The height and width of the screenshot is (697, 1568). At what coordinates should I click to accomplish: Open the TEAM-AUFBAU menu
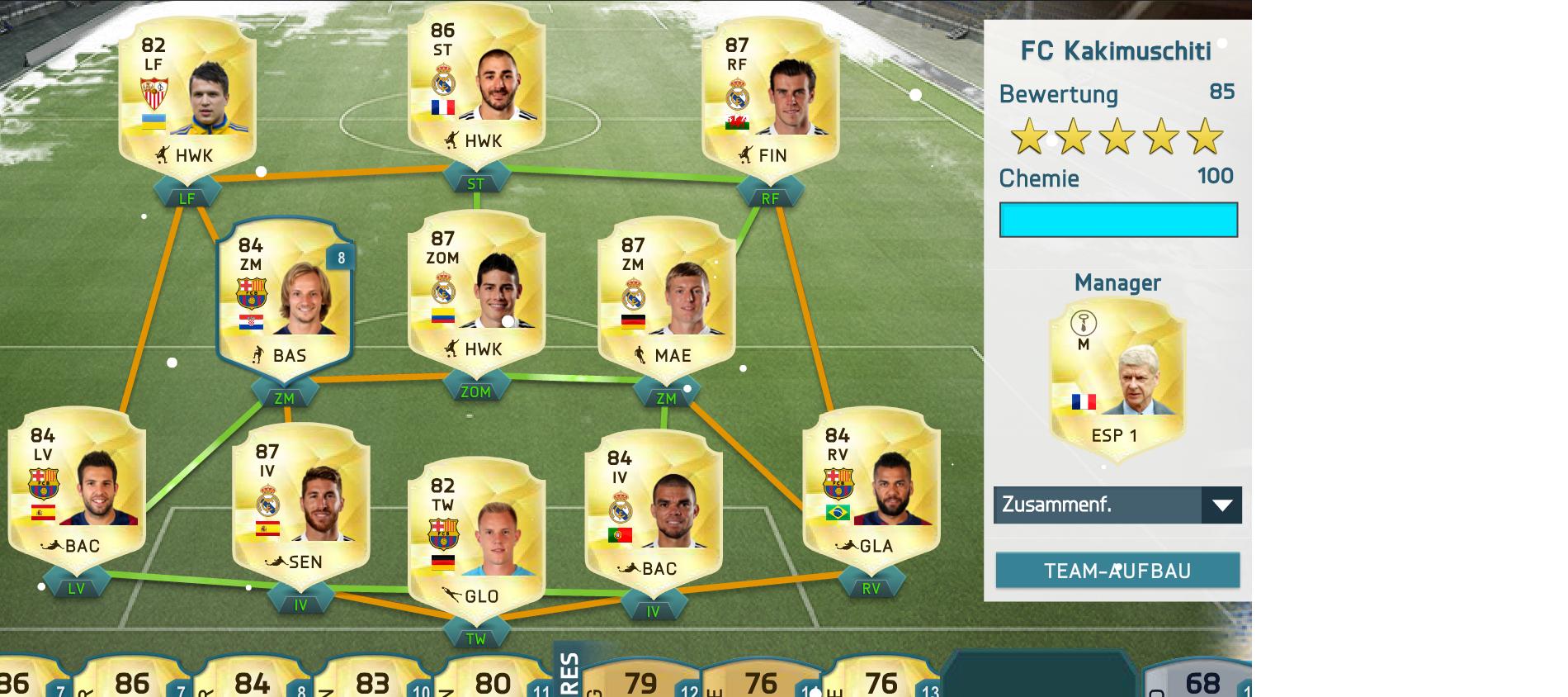click(x=1117, y=571)
